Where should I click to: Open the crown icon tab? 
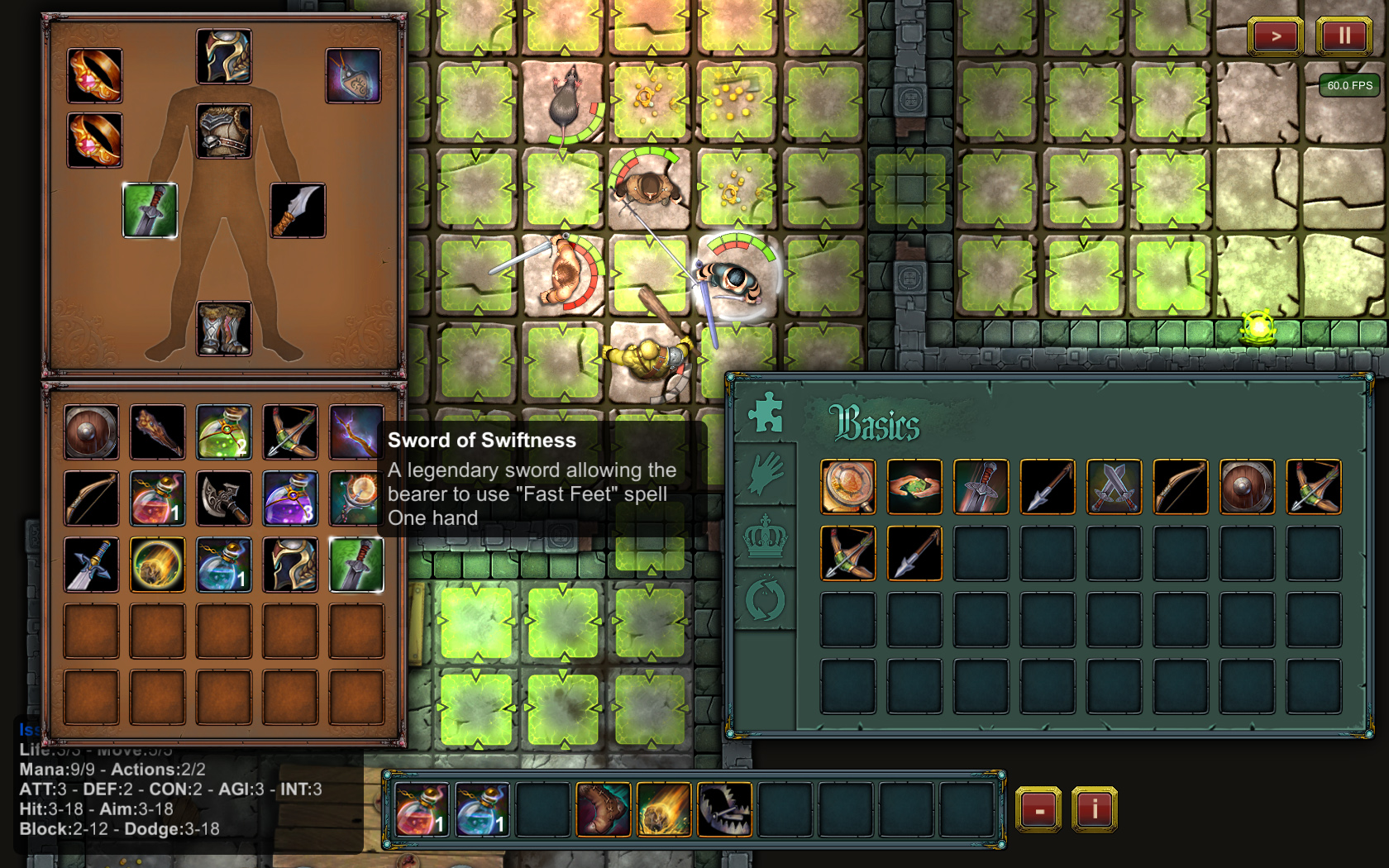pyautogui.click(x=766, y=537)
